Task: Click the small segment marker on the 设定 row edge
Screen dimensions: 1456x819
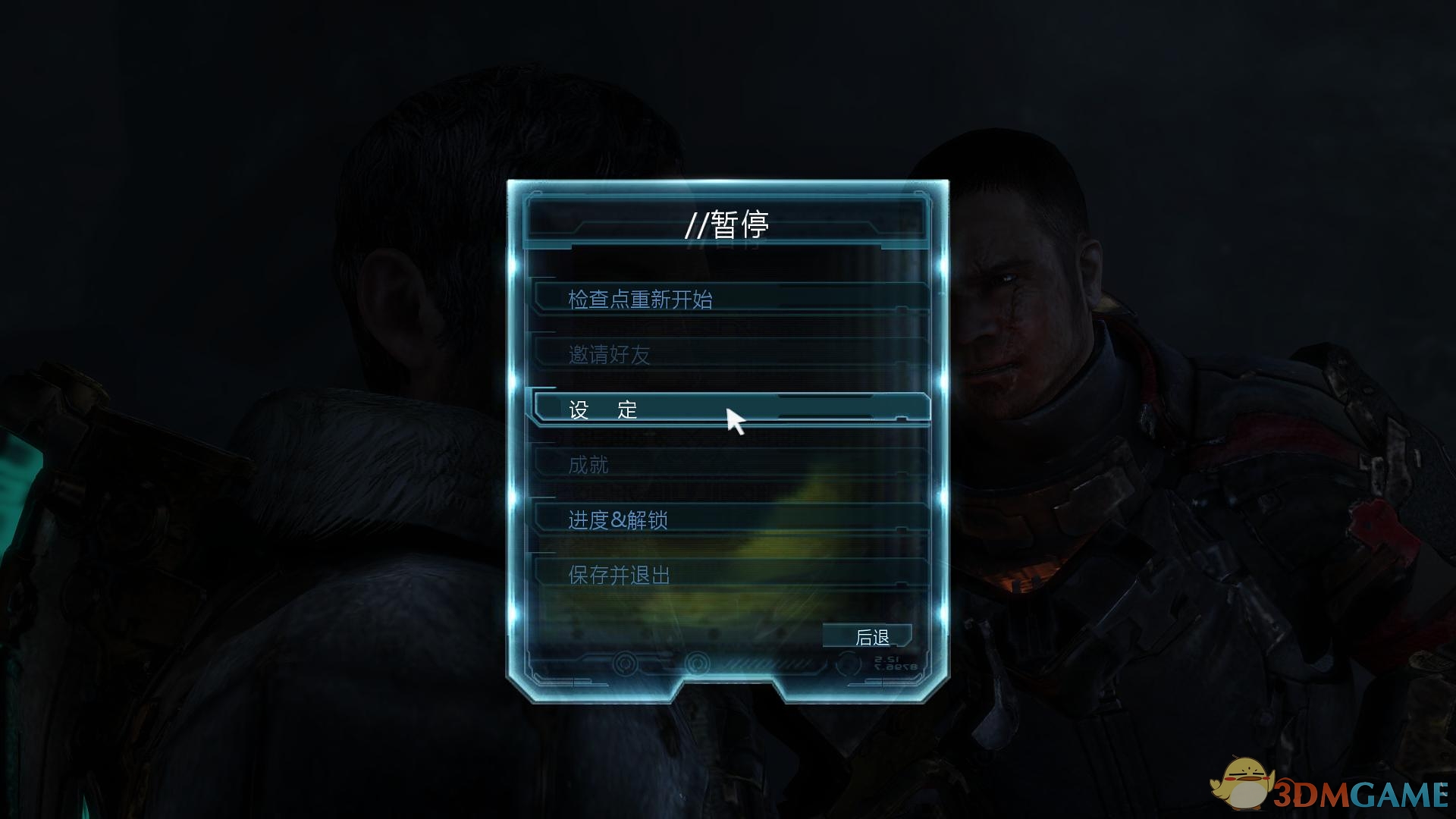Action: click(902, 417)
